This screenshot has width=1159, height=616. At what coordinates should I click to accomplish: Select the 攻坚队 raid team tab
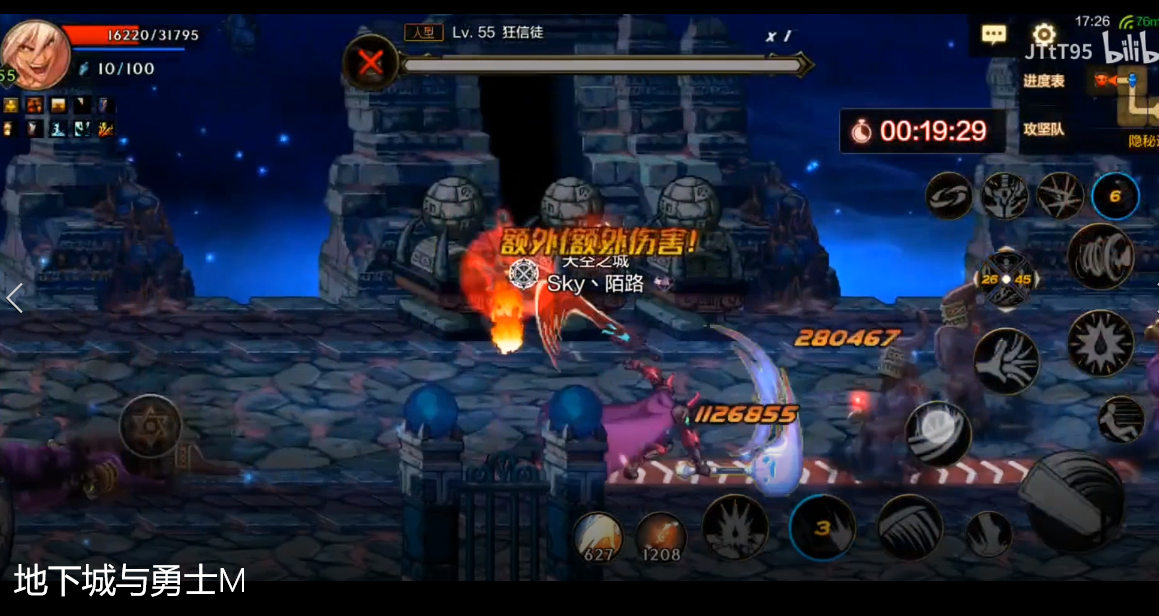pos(1044,129)
